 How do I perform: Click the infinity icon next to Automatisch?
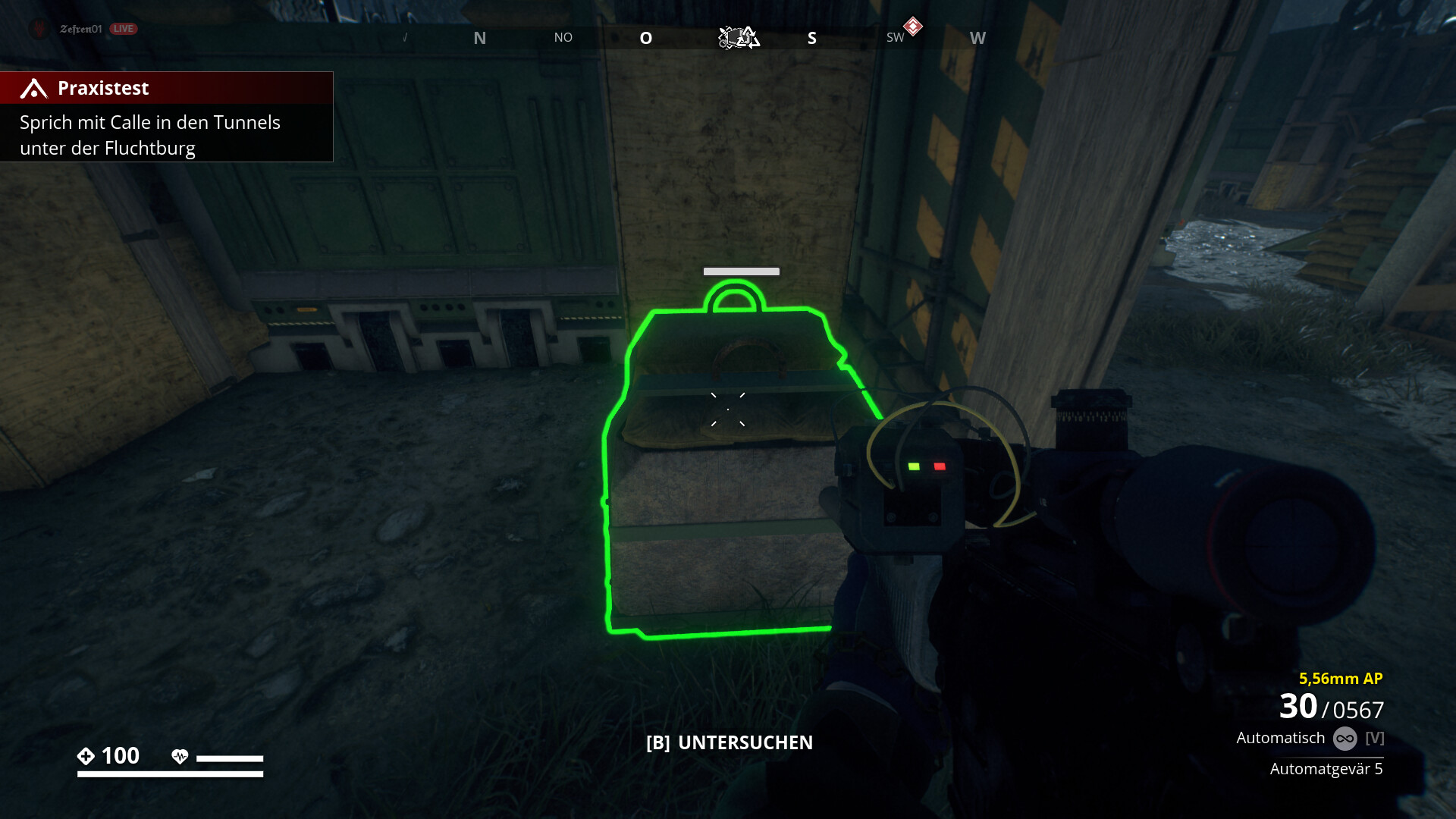click(x=1346, y=736)
